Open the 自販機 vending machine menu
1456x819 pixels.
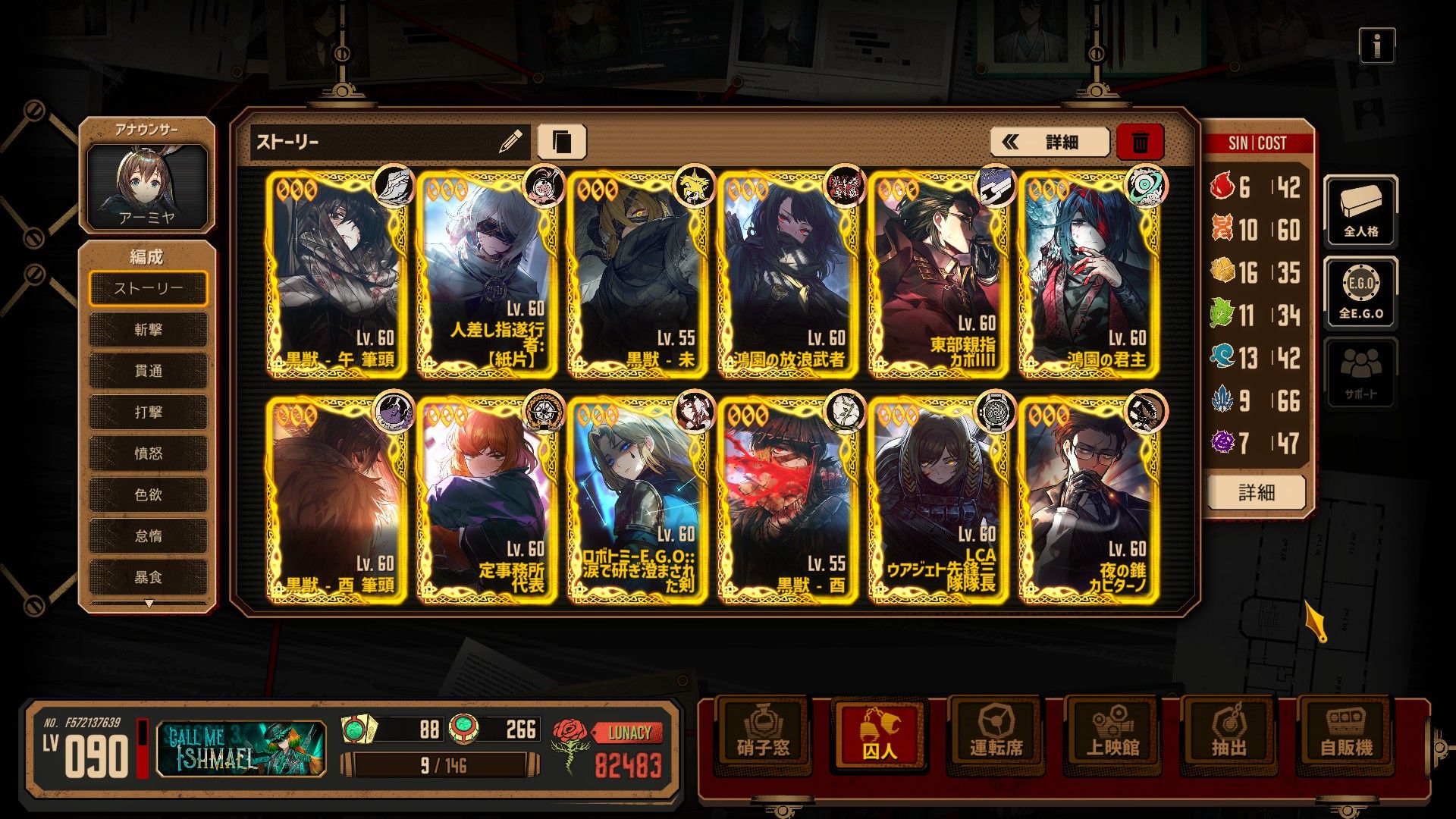click(1346, 733)
